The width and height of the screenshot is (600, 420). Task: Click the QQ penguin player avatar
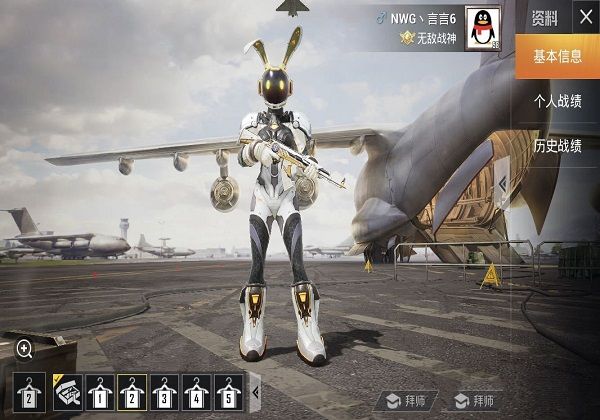[484, 27]
